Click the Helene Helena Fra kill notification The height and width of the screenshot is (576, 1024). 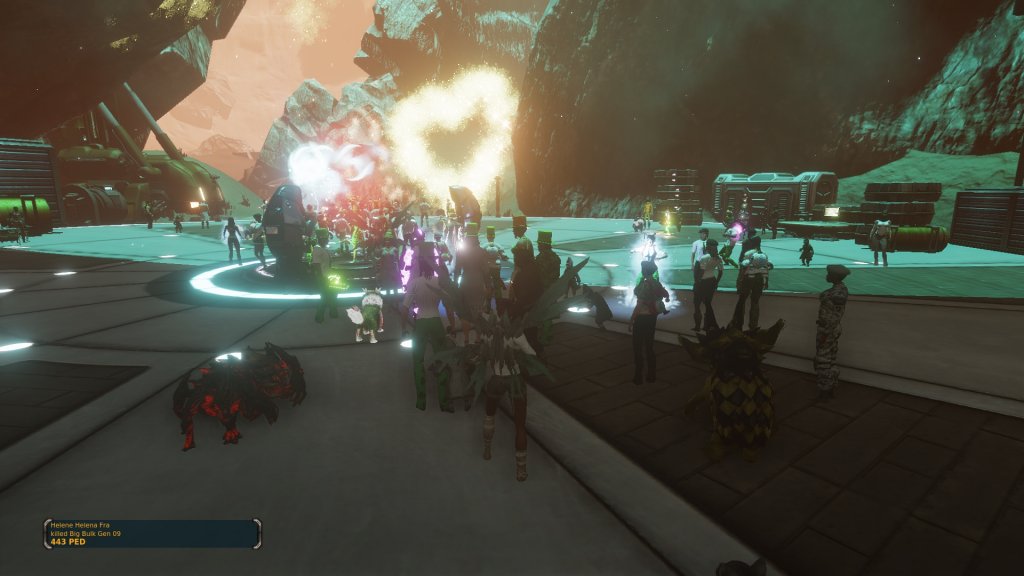pos(152,533)
